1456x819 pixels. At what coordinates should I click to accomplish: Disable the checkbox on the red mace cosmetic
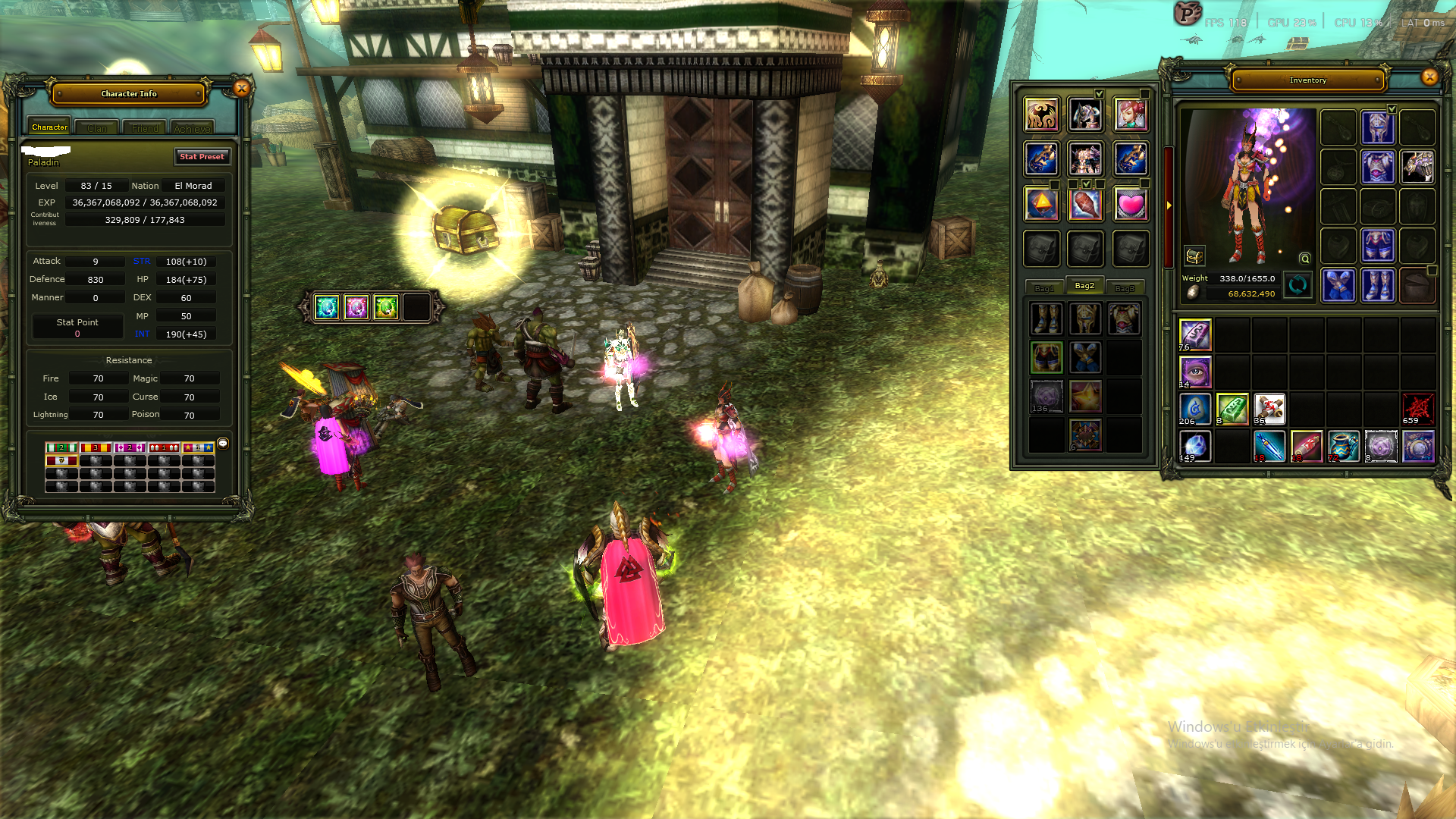[x=1087, y=184]
